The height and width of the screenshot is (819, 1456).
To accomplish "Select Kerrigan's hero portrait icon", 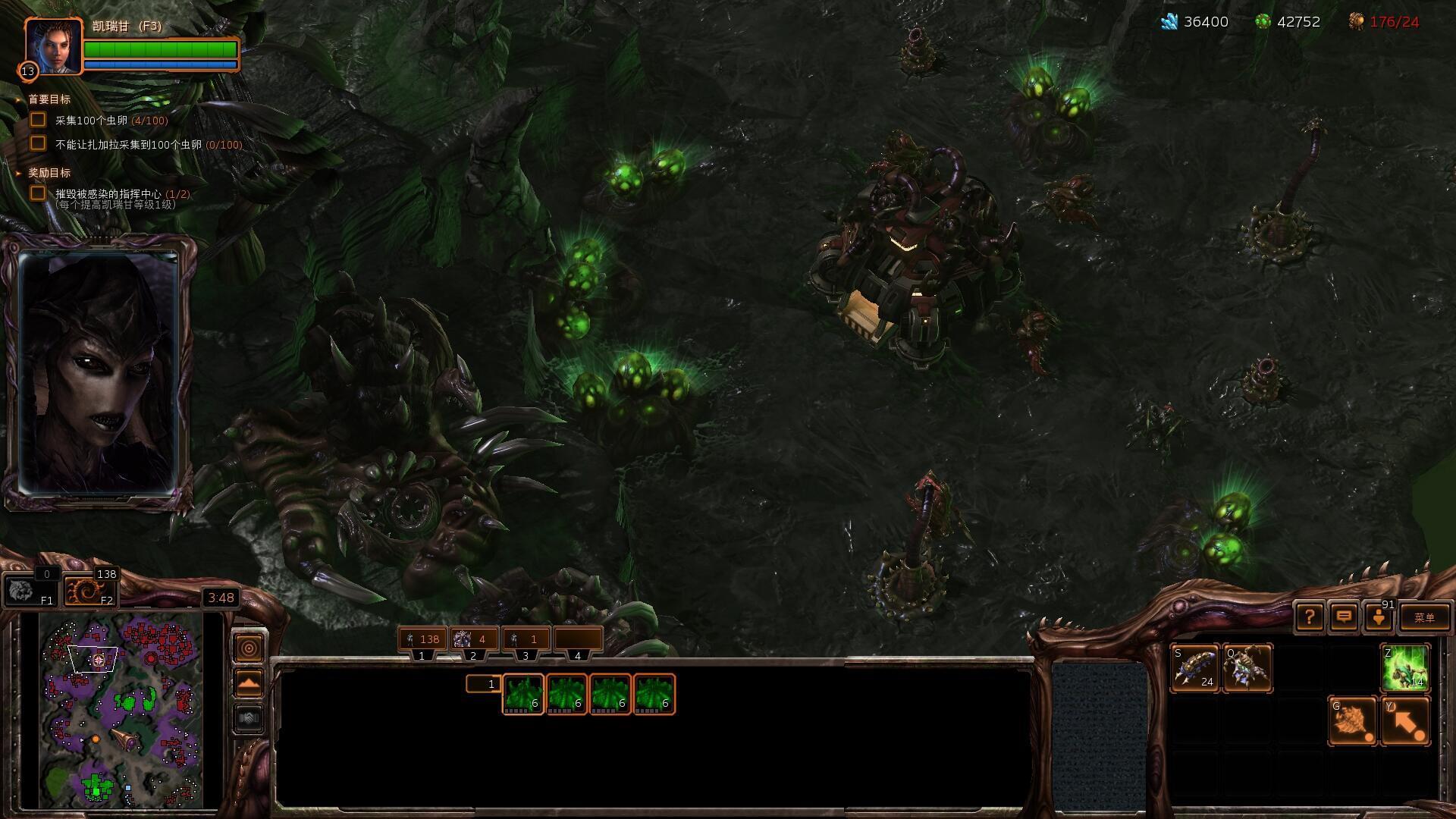I will click(x=53, y=46).
